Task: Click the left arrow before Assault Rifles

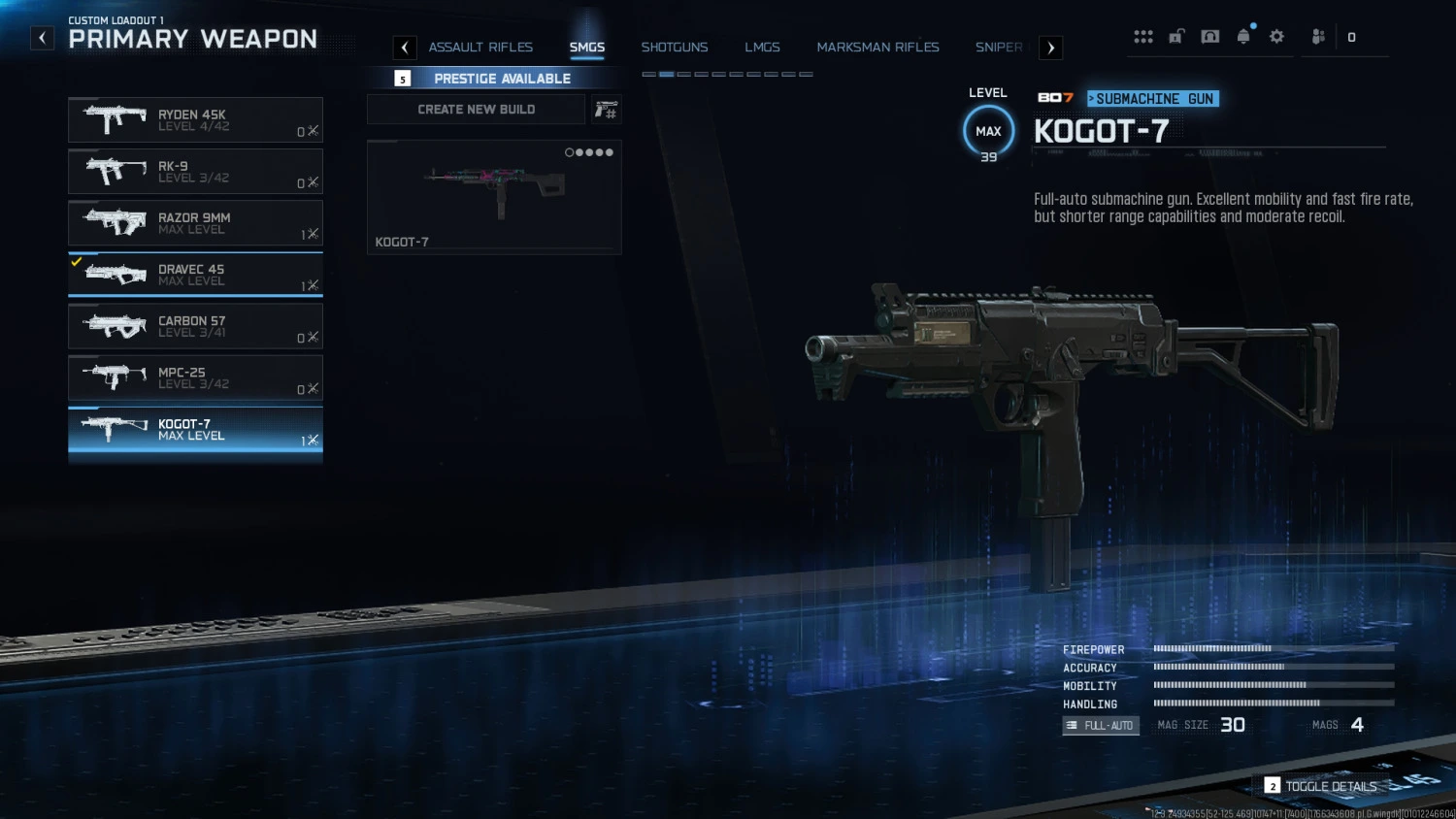Action: click(404, 47)
